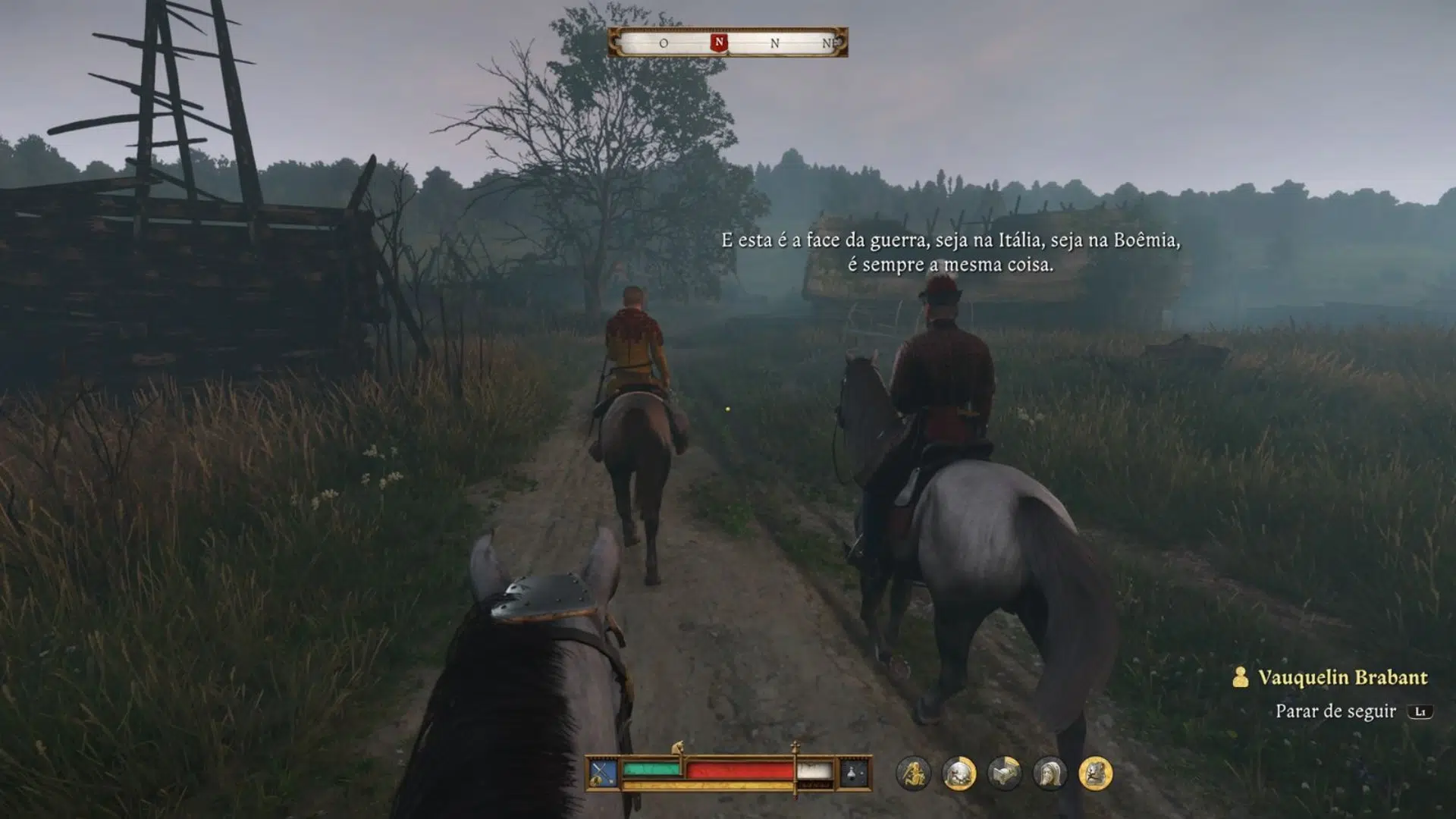Click the golden kneeling figure status icon
Screen dimensions: 1456x819
coord(913,773)
